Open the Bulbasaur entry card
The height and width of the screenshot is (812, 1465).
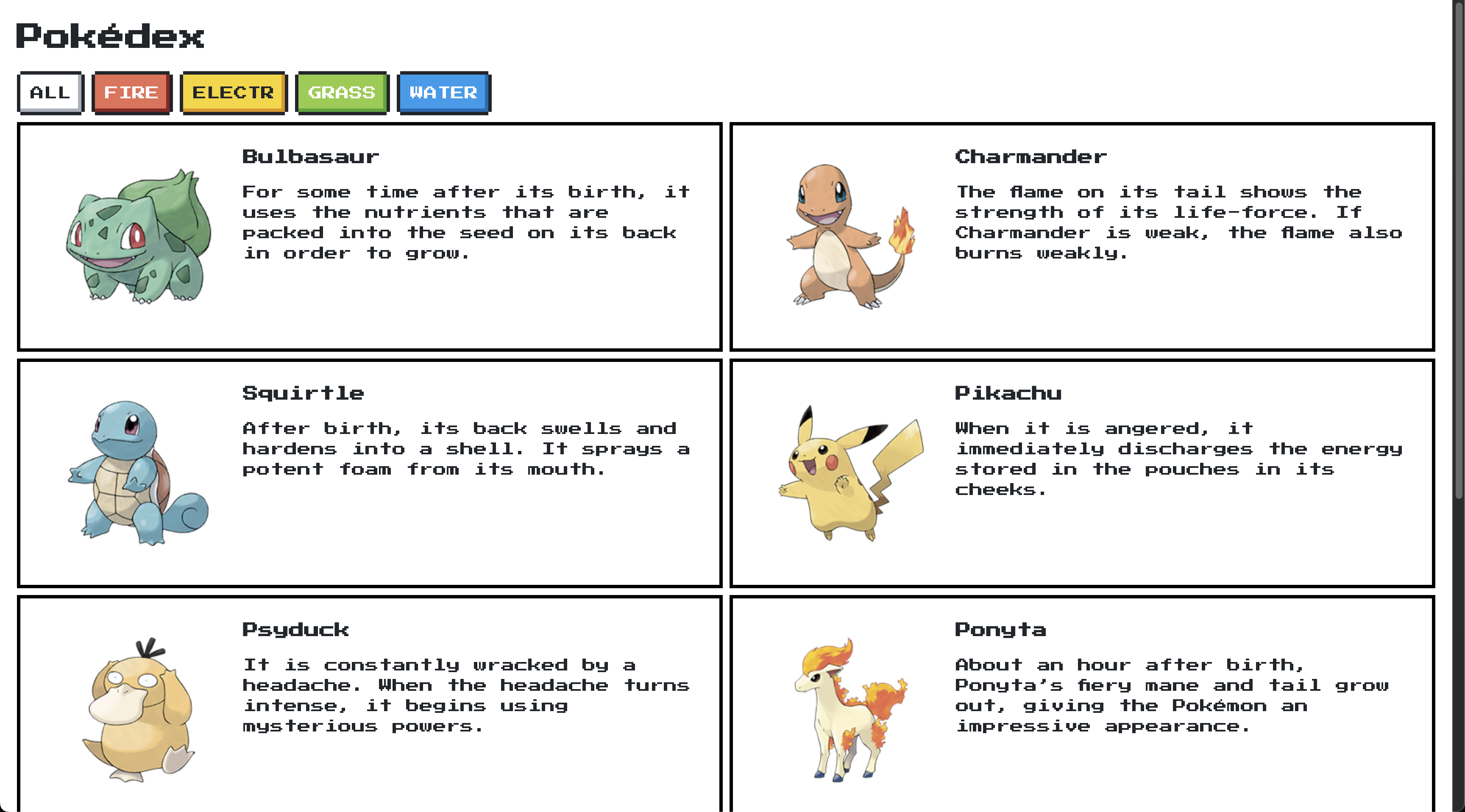(370, 236)
